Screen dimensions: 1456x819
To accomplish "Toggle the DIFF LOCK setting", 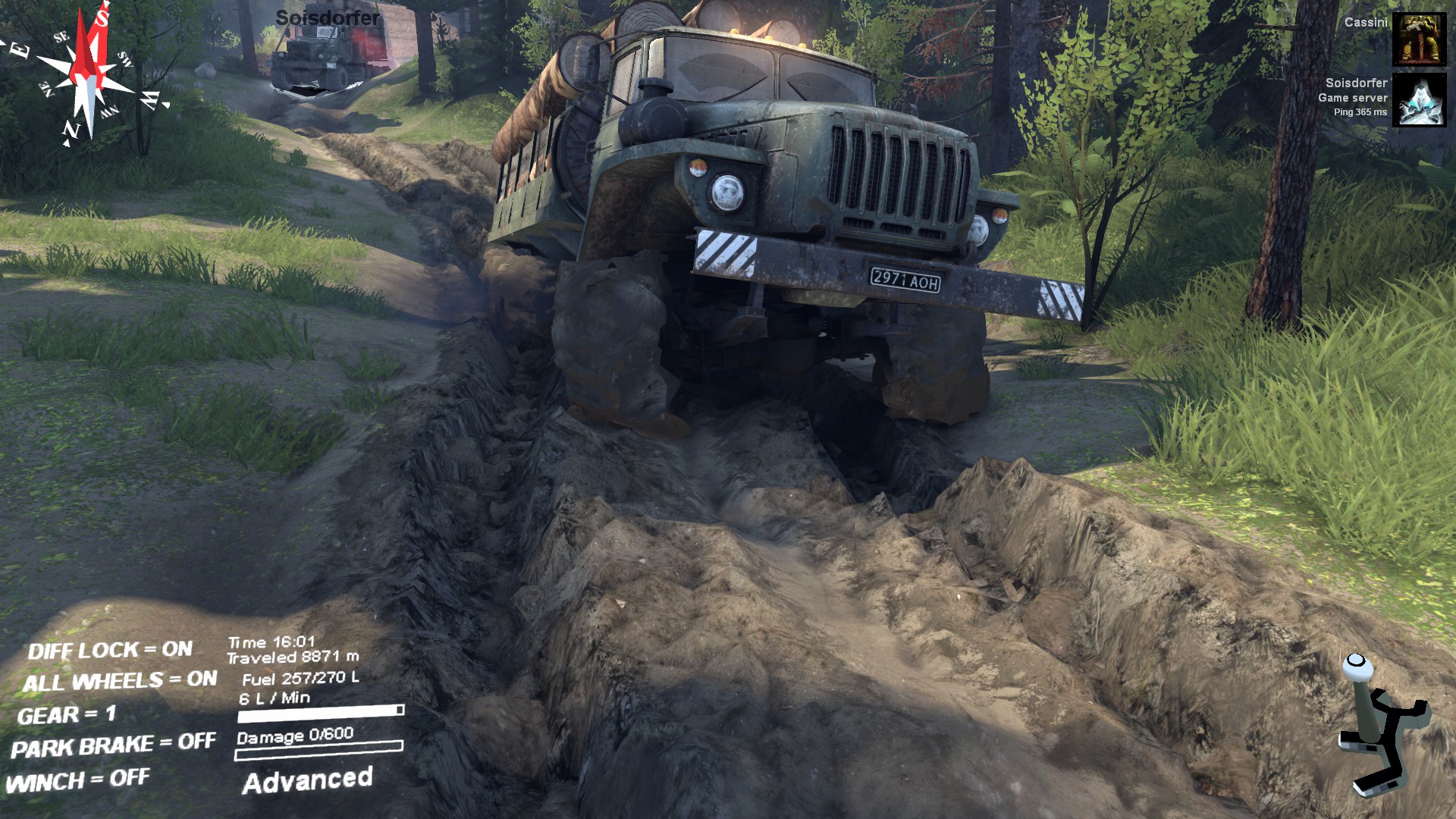I will [x=110, y=650].
